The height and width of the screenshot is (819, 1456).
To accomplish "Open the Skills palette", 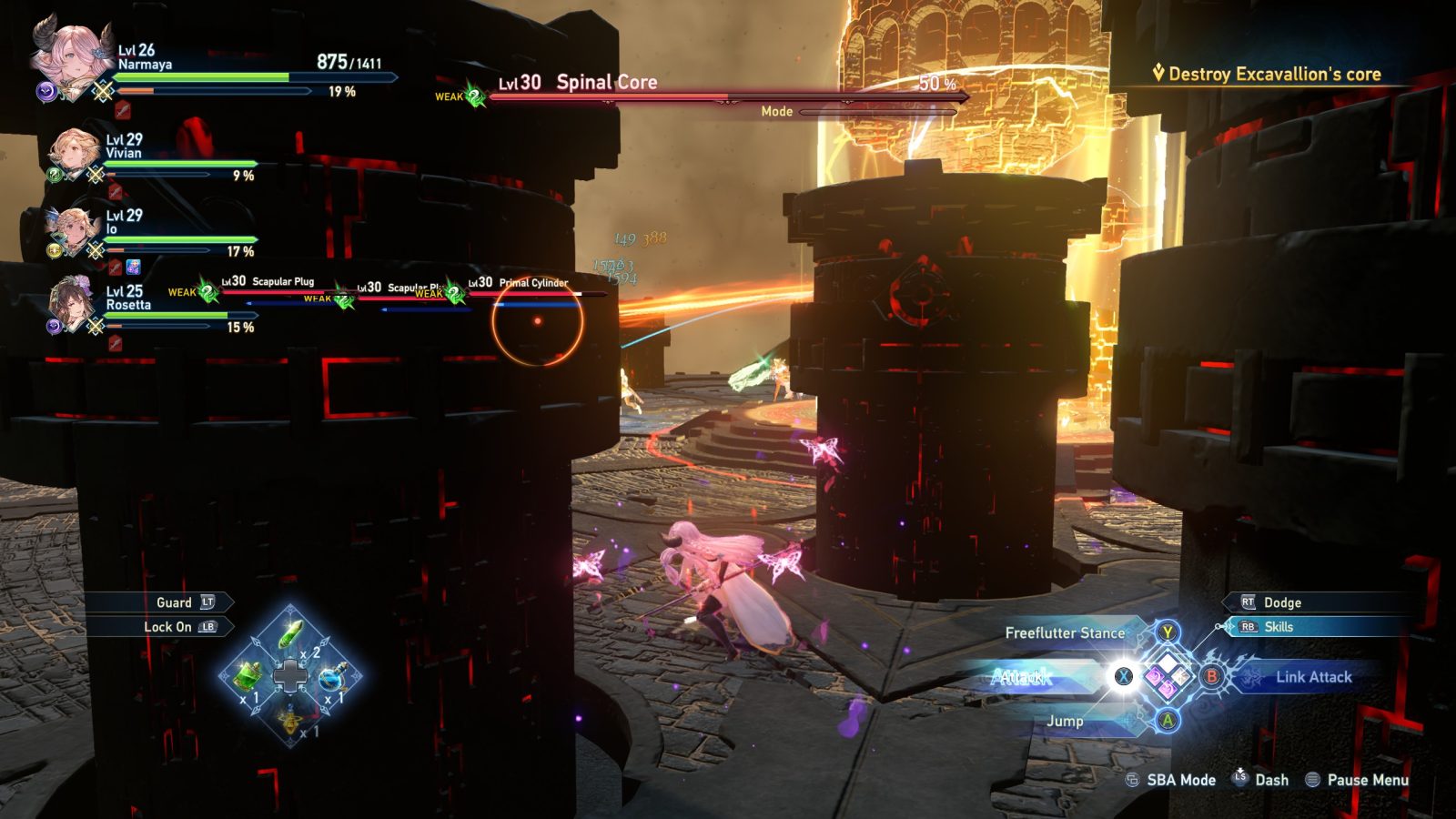I will pos(1278,627).
